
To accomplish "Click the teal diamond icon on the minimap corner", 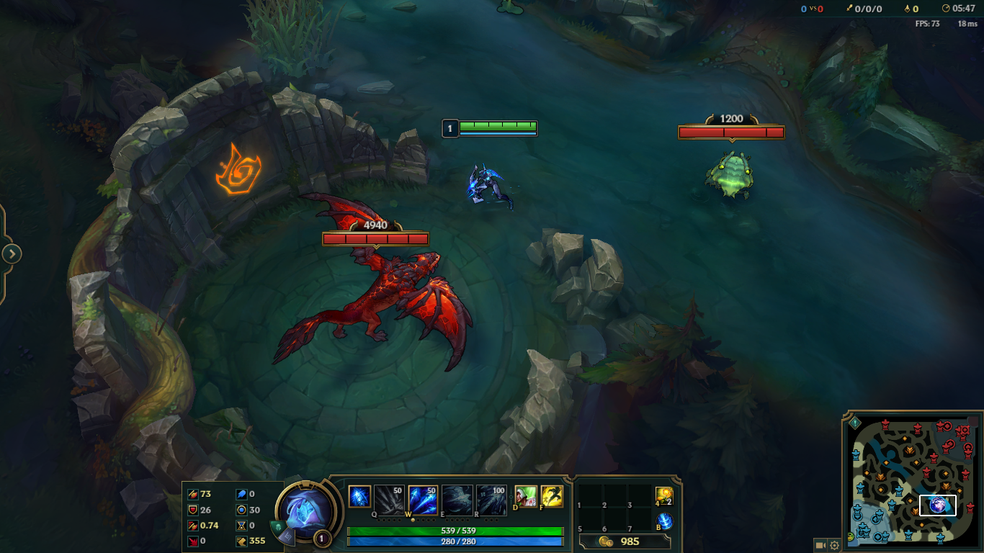I will coord(854,423).
